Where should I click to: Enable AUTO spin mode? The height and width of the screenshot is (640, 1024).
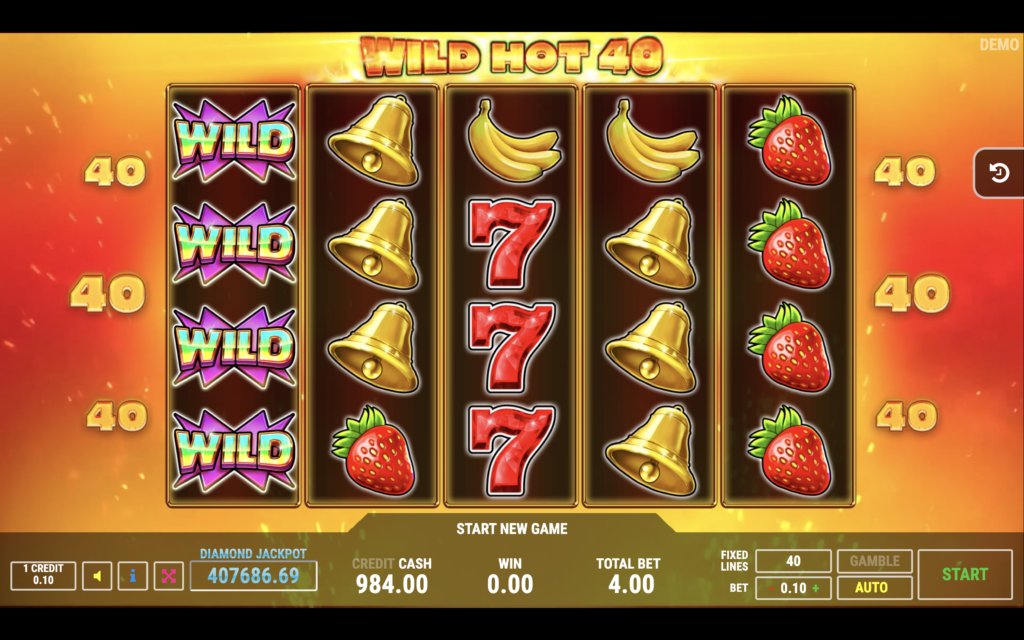(875, 588)
